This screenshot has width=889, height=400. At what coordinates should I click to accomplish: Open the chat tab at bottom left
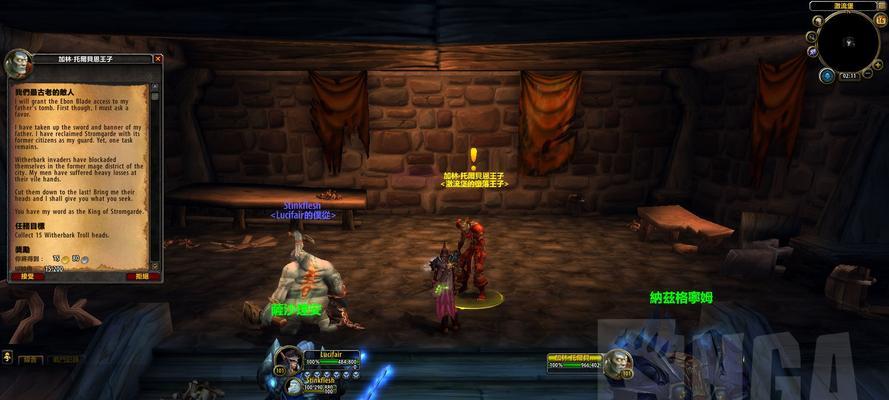point(31,359)
